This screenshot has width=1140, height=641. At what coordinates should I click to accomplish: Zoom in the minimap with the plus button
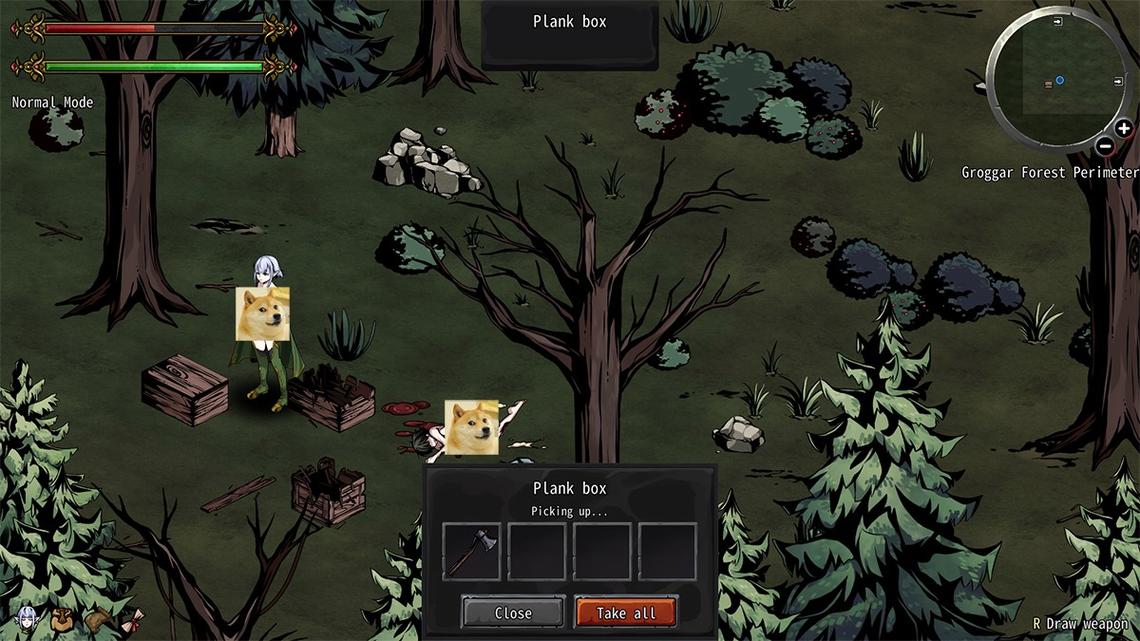[x=1123, y=128]
